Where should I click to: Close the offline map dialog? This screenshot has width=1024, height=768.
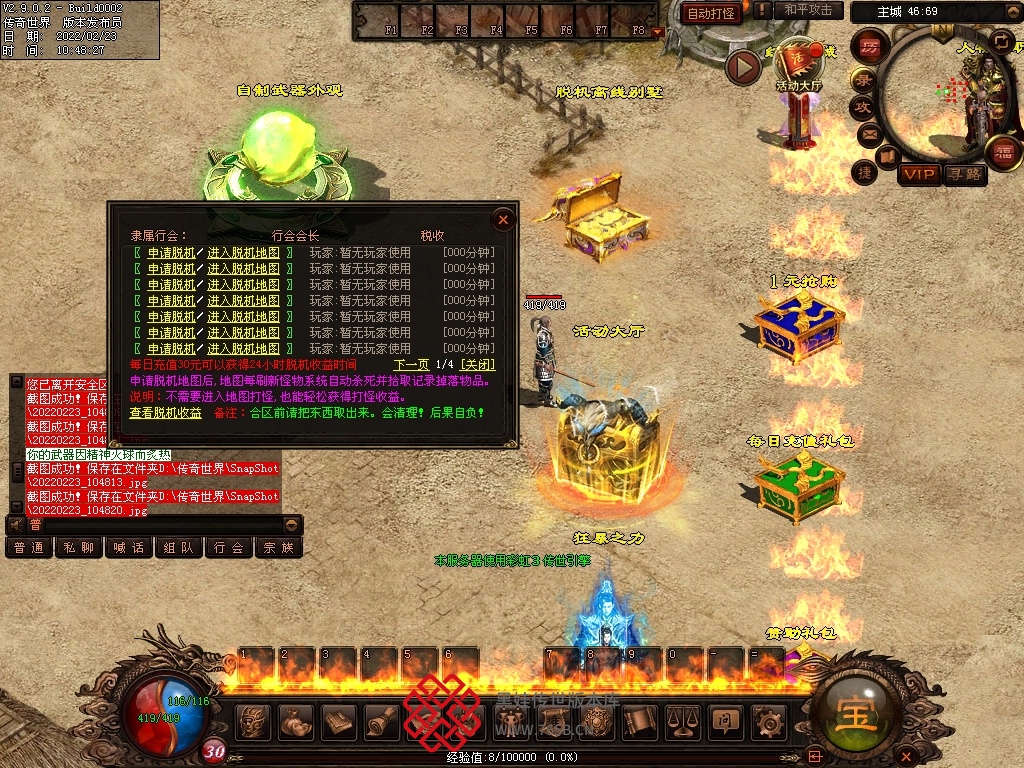point(504,219)
